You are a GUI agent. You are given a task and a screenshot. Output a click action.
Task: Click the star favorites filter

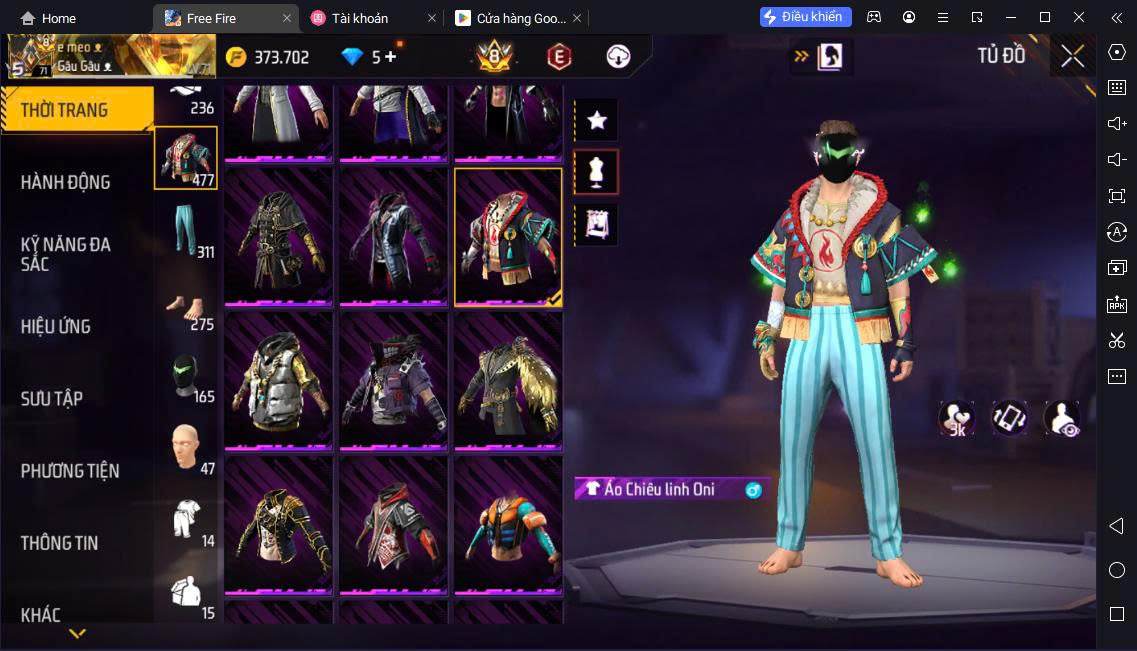(x=597, y=121)
